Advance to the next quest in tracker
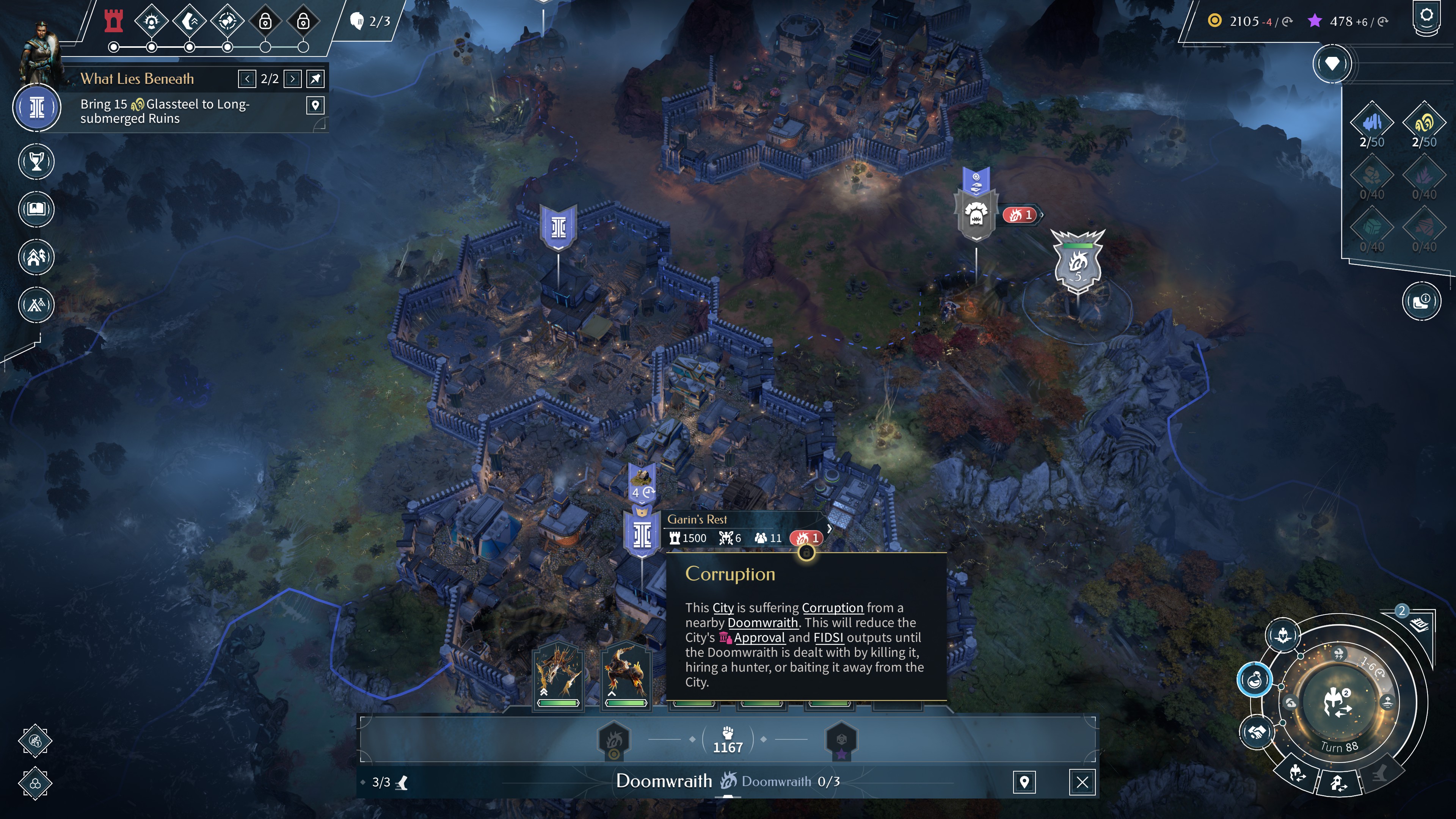Viewport: 1456px width, 819px height. pos(292,79)
